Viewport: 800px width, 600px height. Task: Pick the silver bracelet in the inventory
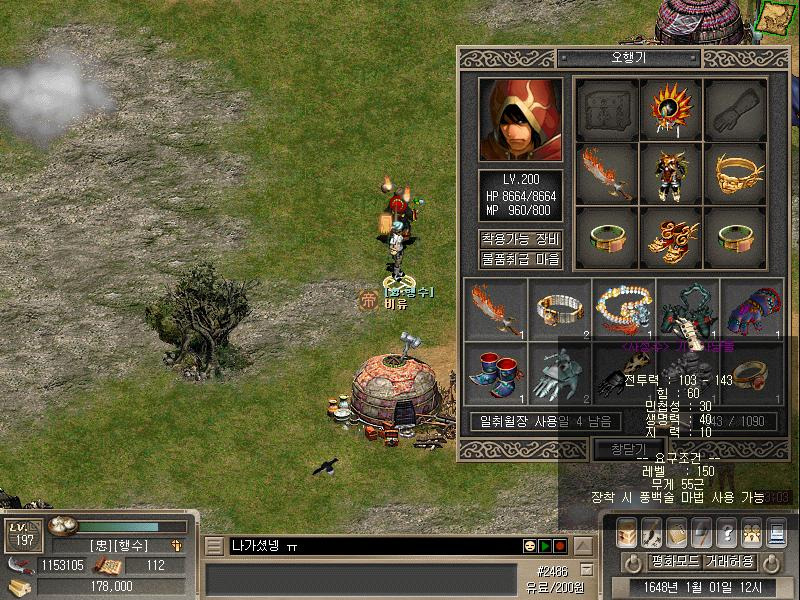(560, 308)
